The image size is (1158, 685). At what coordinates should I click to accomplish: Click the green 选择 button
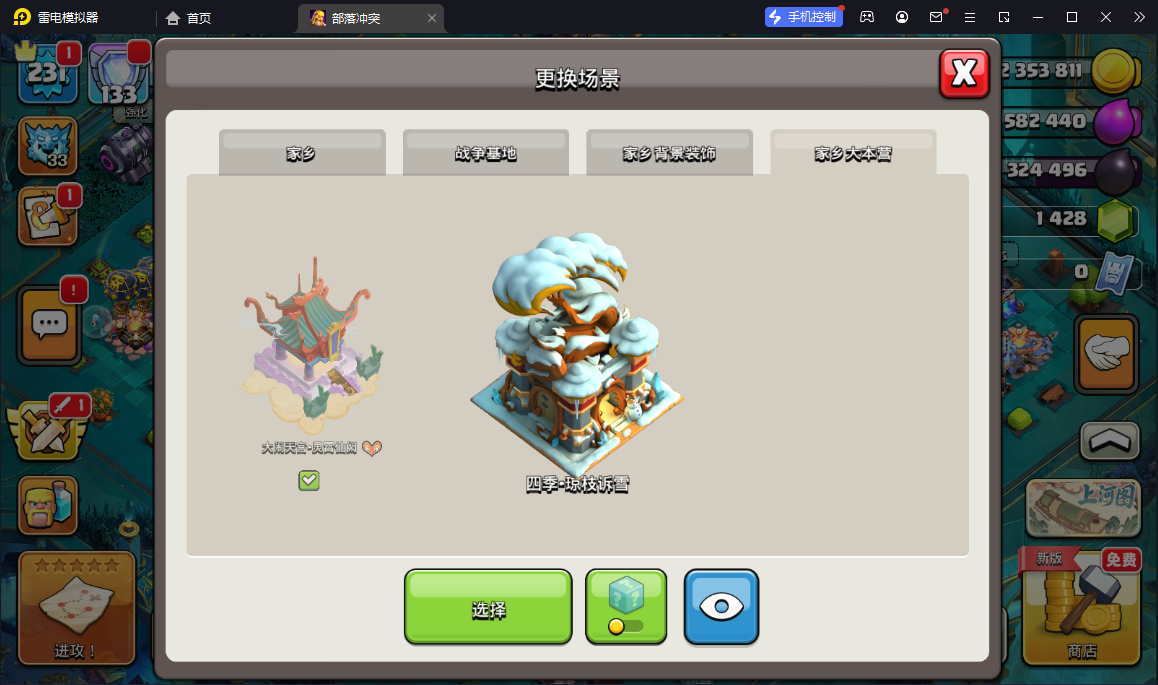pos(488,607)
